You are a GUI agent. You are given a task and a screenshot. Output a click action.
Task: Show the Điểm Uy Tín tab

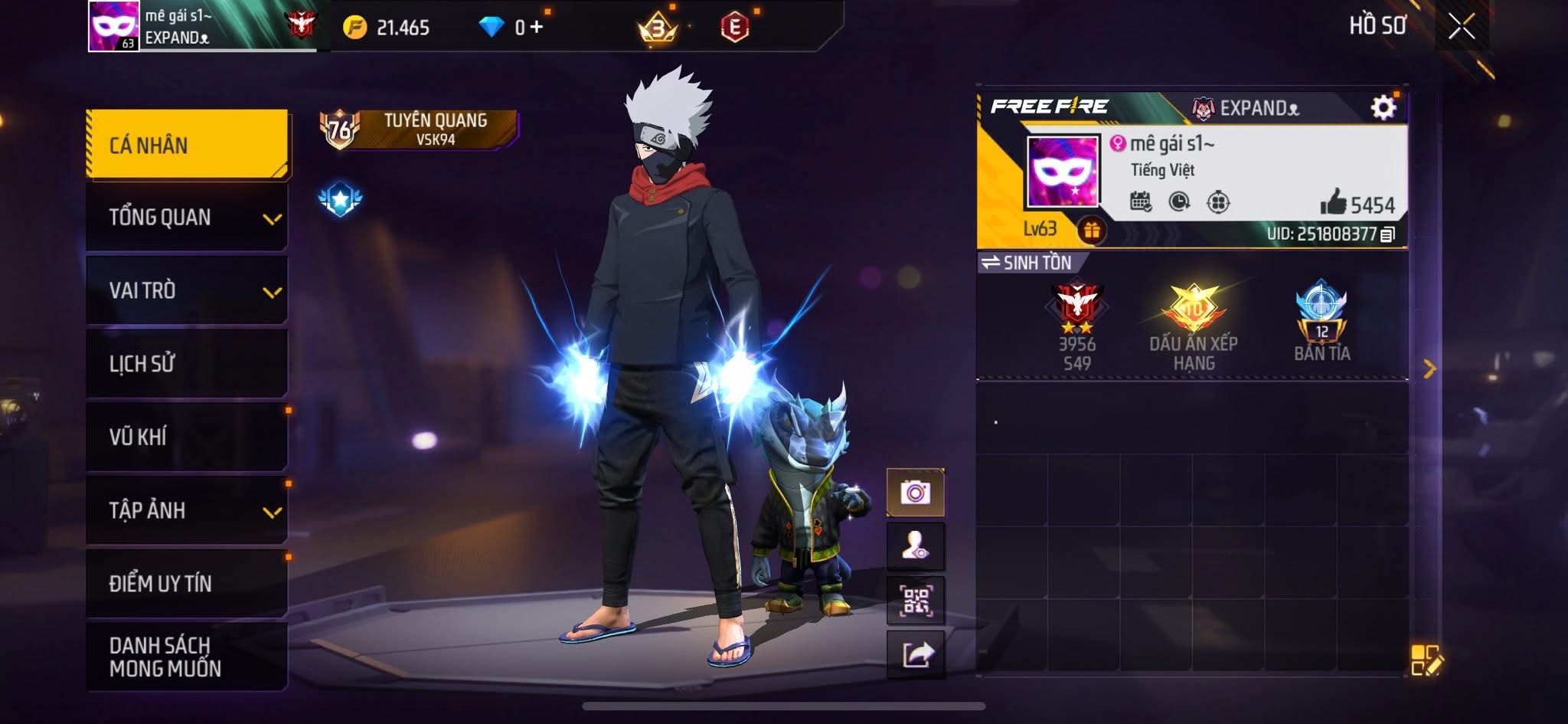188,583
